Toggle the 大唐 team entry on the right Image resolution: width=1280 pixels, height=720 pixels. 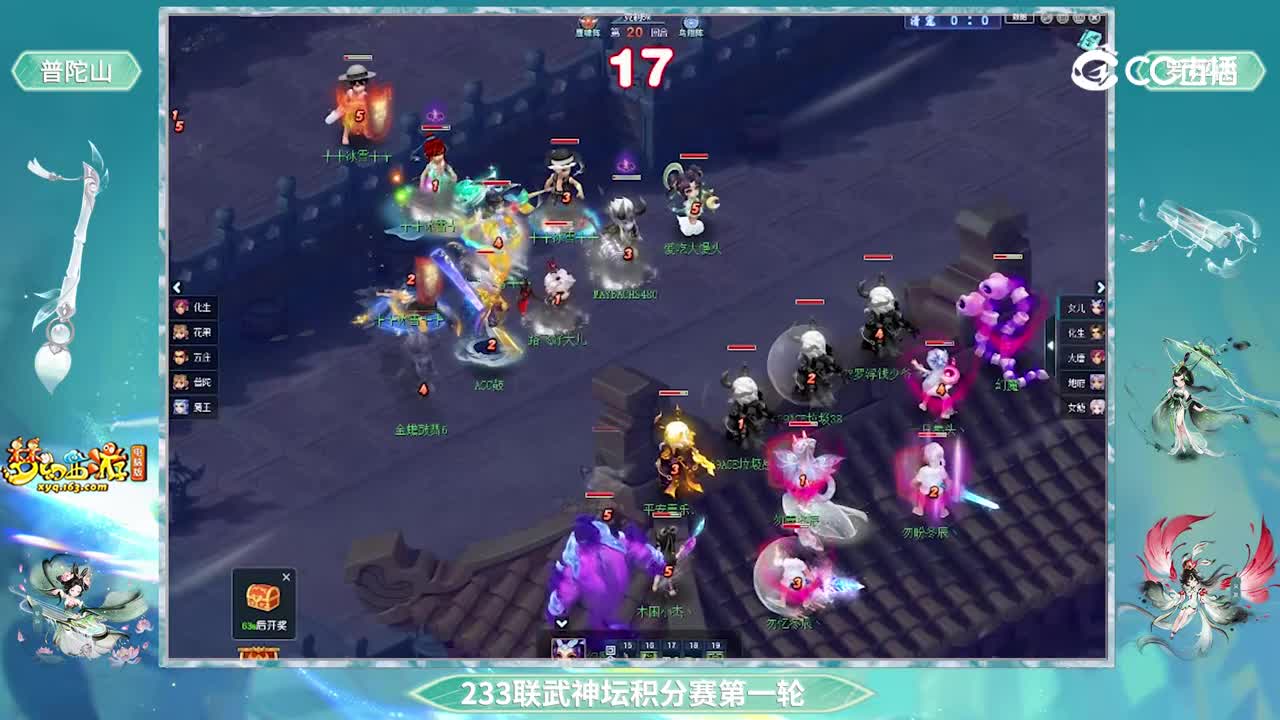pyautogui.click(x=1084, y=358)
